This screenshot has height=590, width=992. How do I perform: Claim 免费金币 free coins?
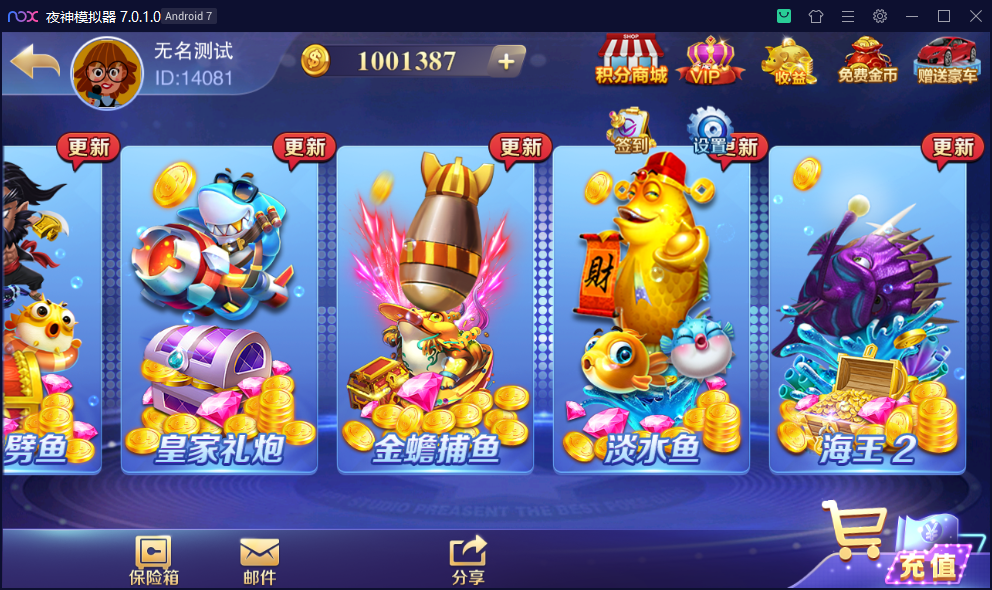point(867,60)
